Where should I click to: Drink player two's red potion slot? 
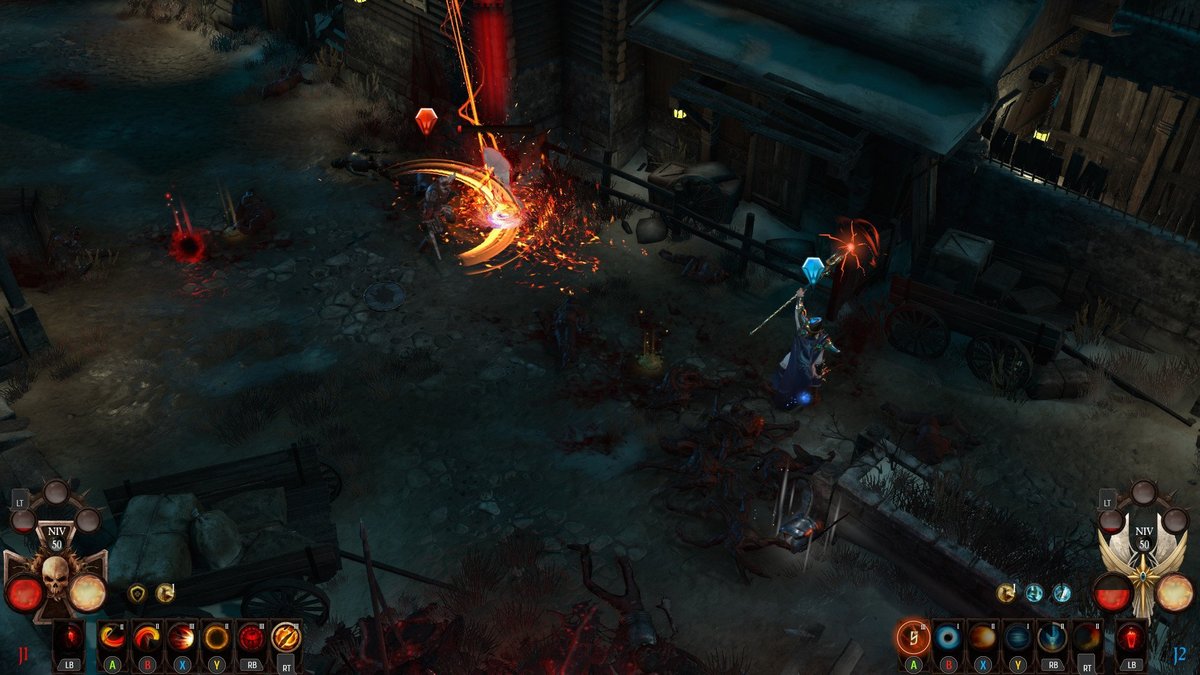click(x=1131, y=636)
